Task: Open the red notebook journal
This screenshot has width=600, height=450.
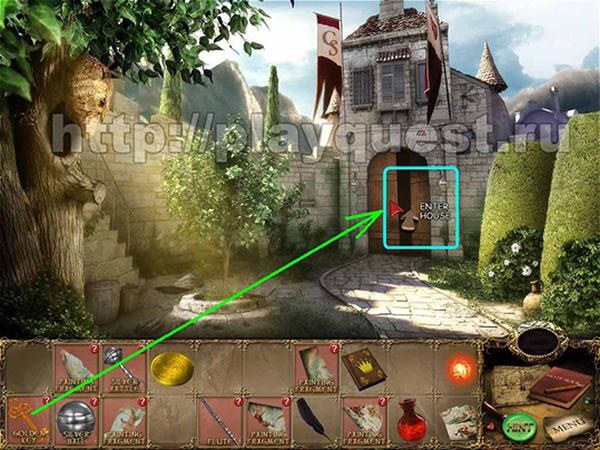Action: 555,387
